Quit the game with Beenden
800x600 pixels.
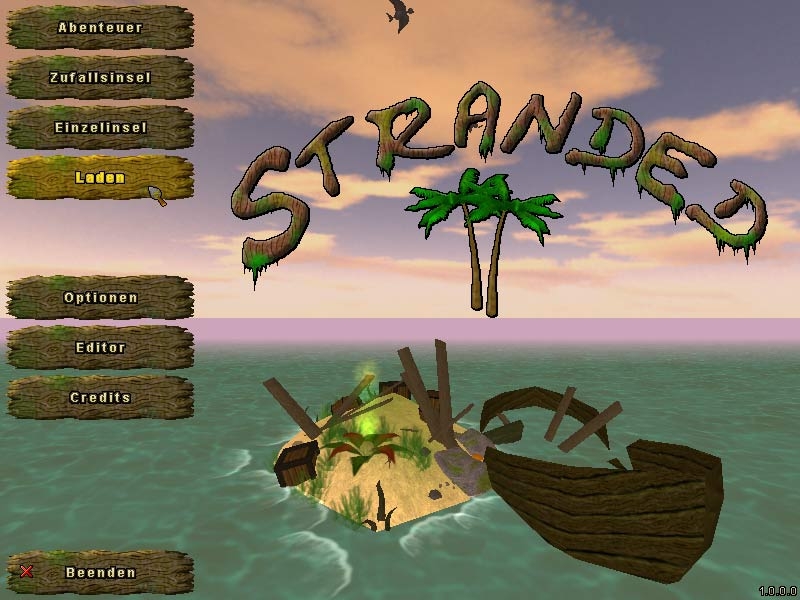click(99, 573)
